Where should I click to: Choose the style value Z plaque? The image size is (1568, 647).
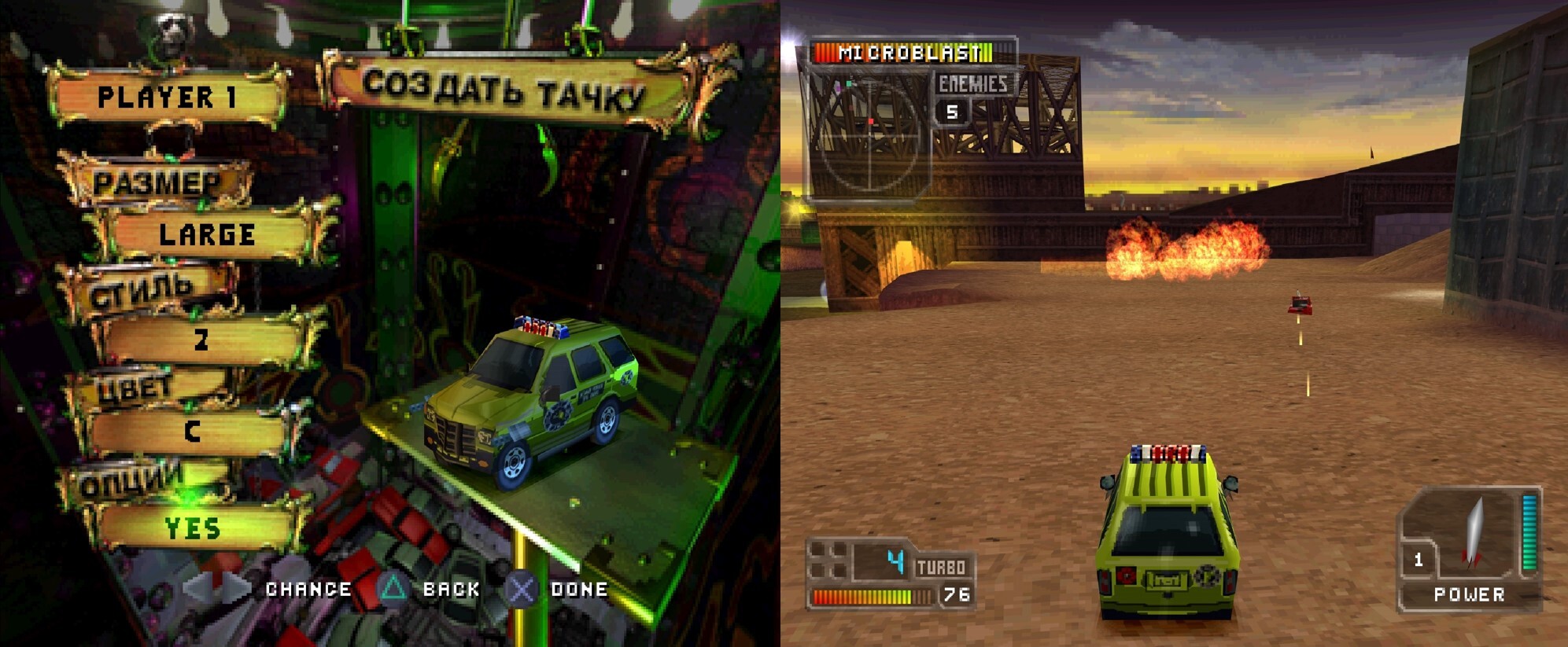[x=201, y=340]
